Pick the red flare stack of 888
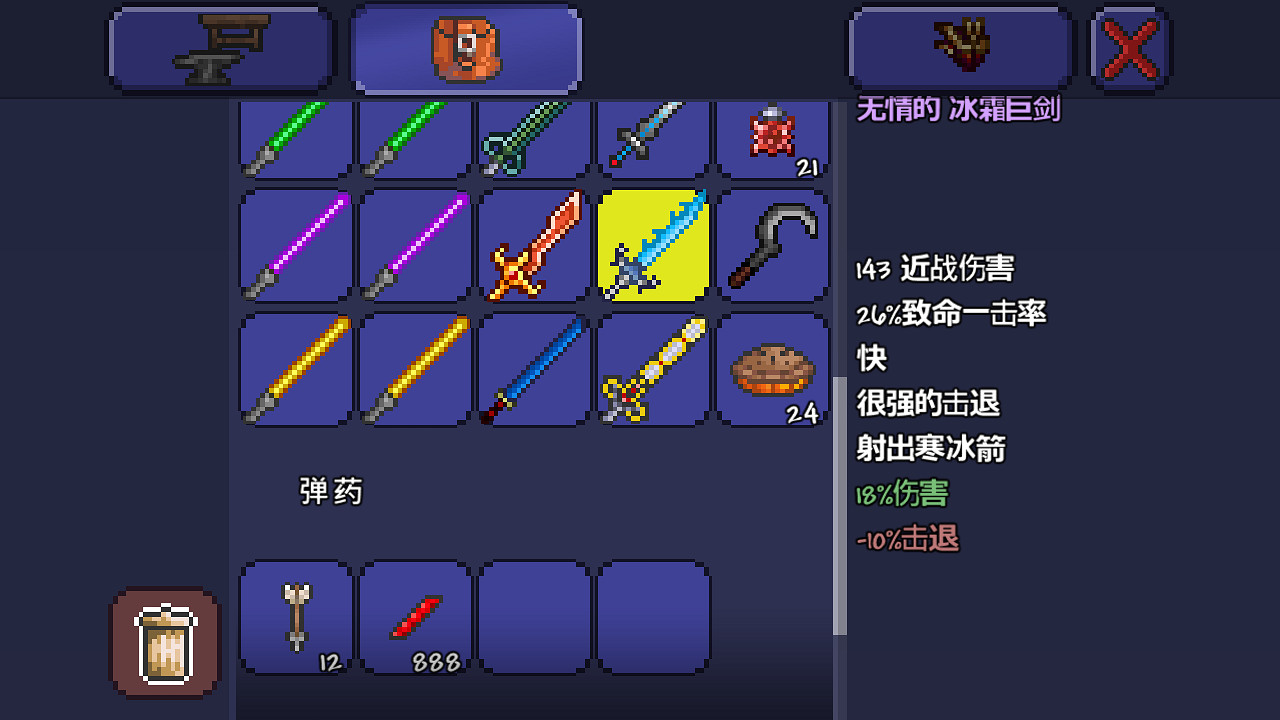The image size is (1280, 720). point(414,617)
